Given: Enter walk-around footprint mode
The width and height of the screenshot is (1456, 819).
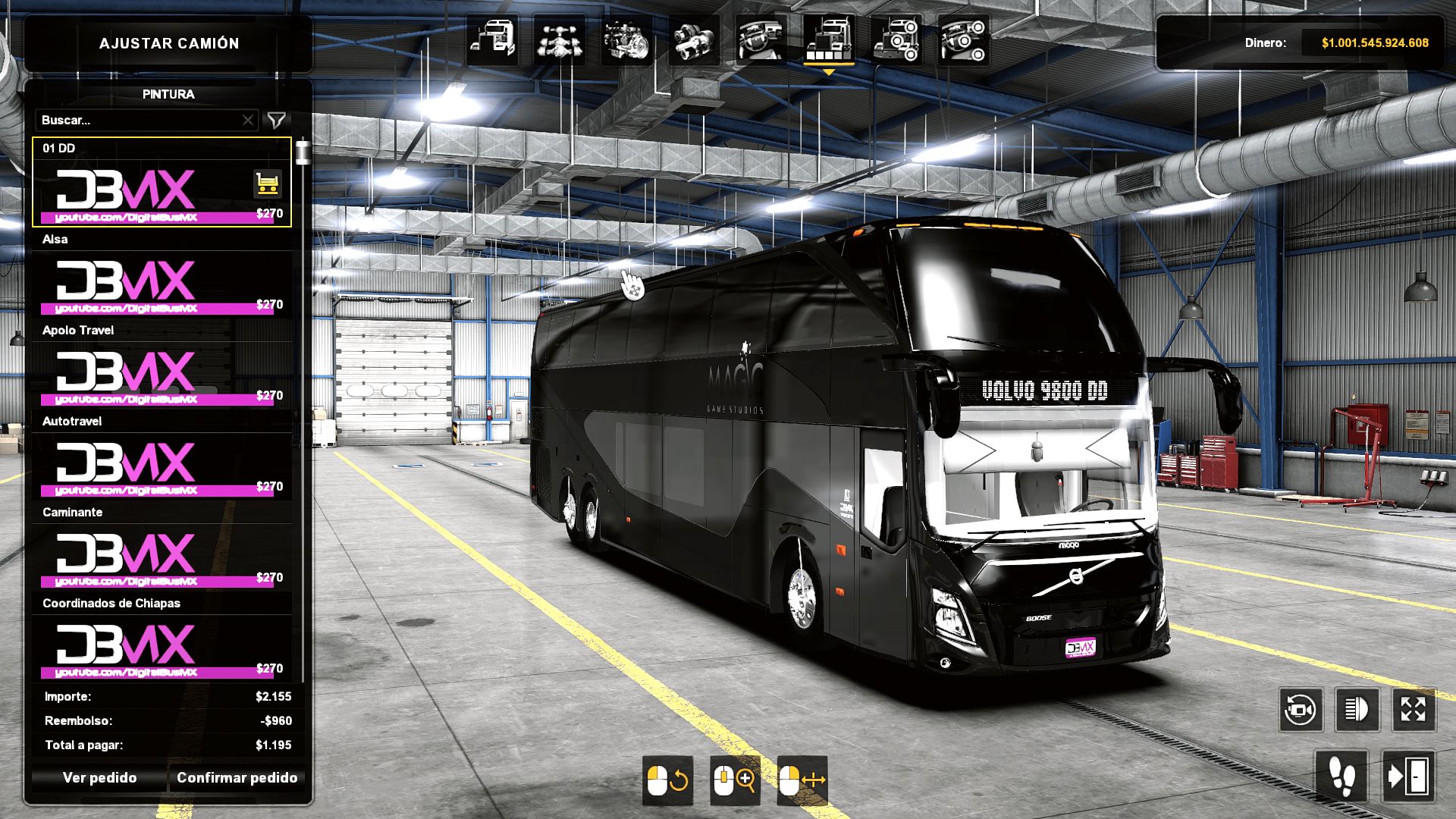Looking at the screenshot, I should (x=1341, y=777).
